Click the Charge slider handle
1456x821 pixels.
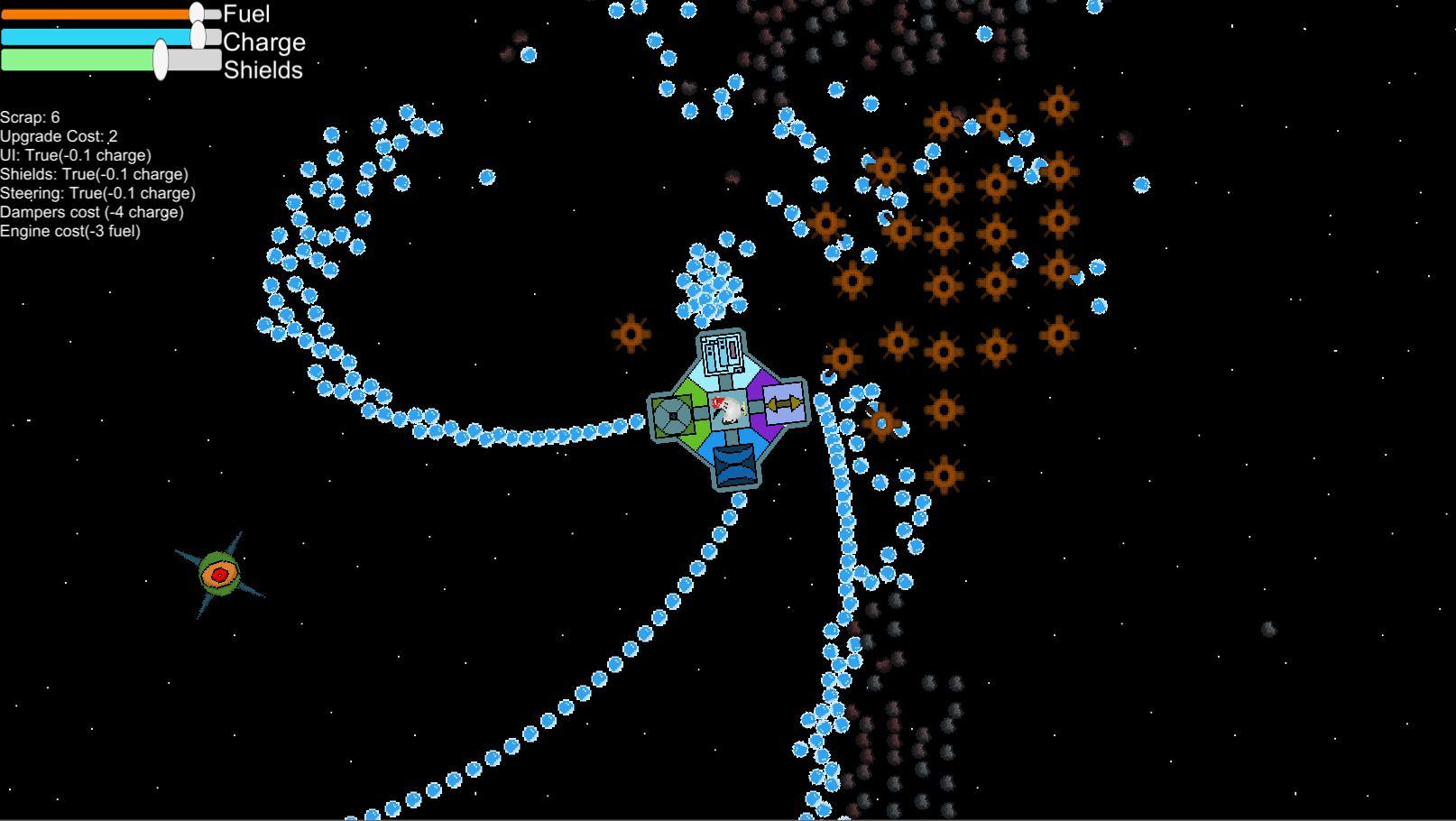[198, 36]
